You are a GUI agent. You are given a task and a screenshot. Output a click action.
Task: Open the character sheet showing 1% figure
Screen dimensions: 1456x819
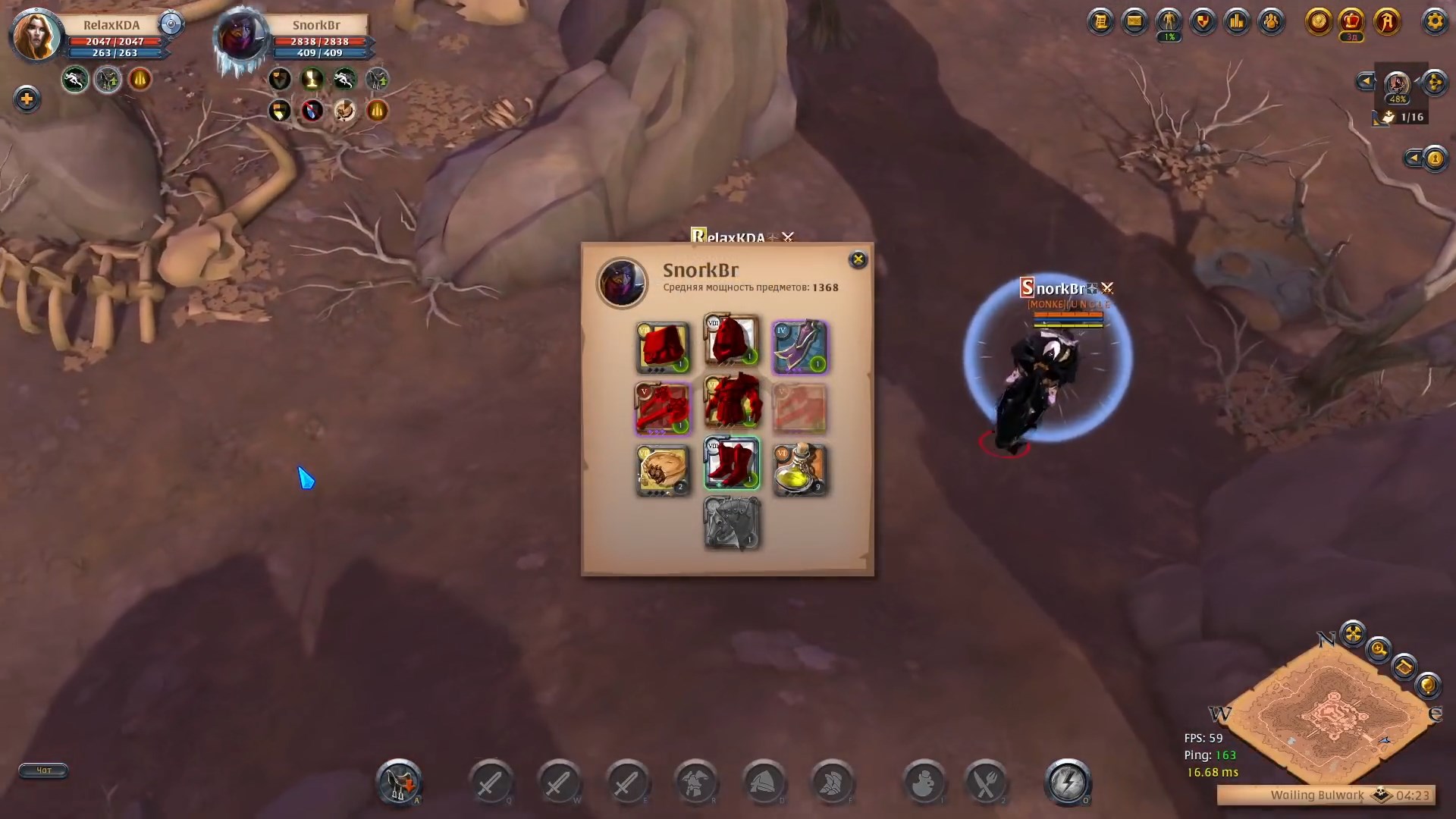click(x=1168, y=21)
